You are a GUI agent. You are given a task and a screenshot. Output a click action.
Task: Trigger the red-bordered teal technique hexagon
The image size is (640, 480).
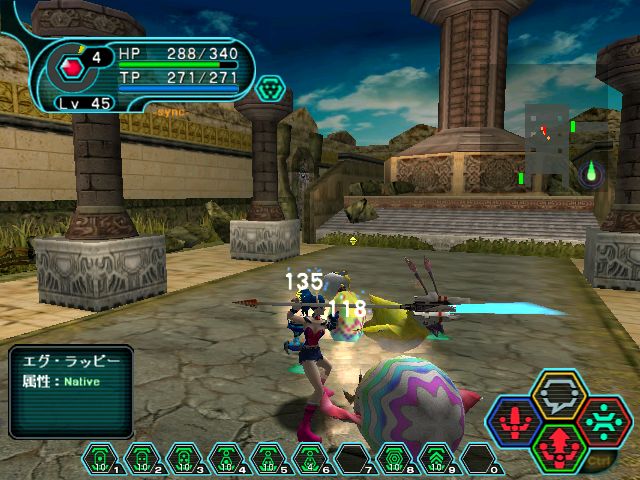(x=603, y=421)
